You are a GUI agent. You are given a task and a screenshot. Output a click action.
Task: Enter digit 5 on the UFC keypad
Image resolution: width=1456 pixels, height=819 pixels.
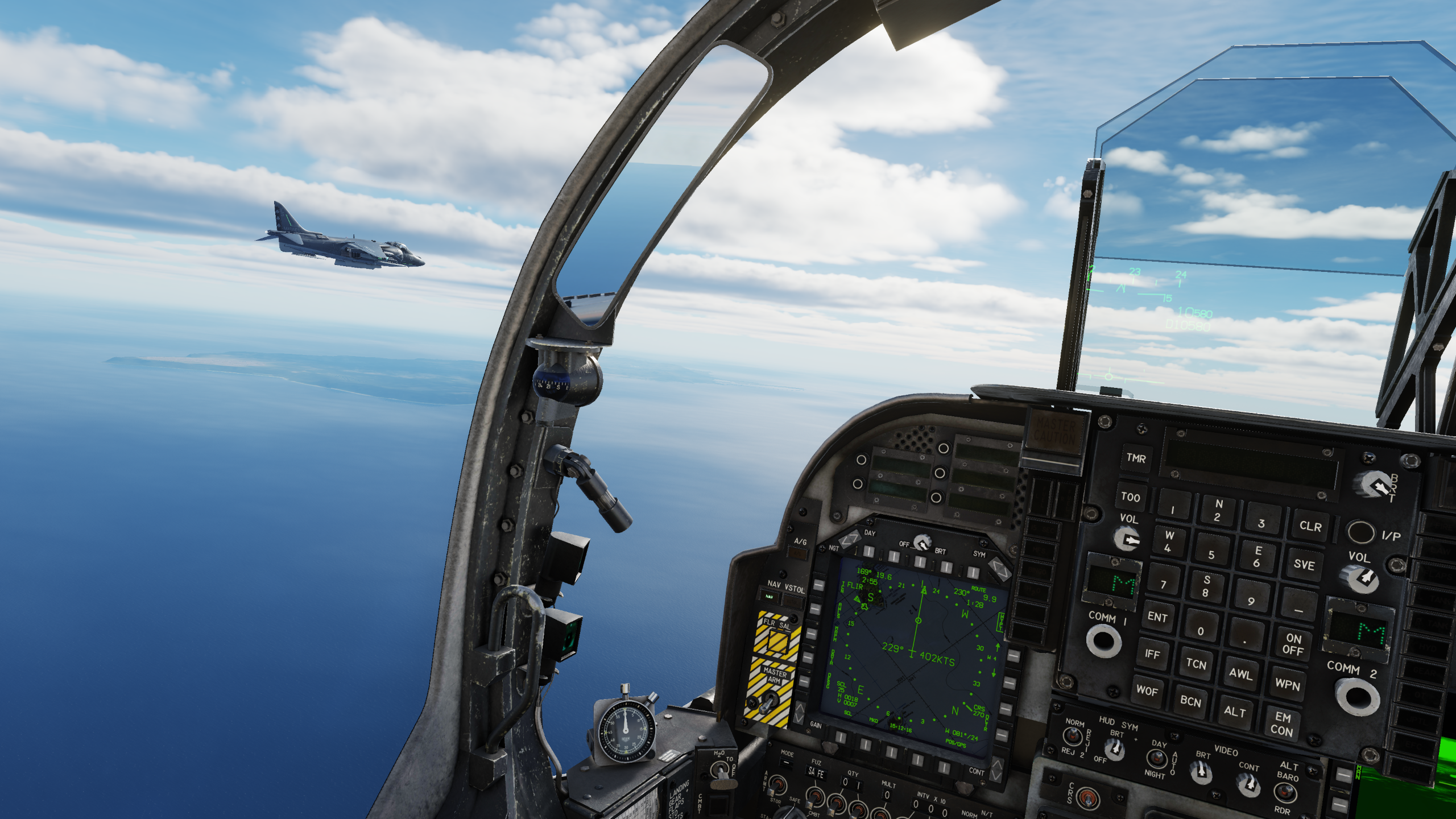[x=1211, y=555]
